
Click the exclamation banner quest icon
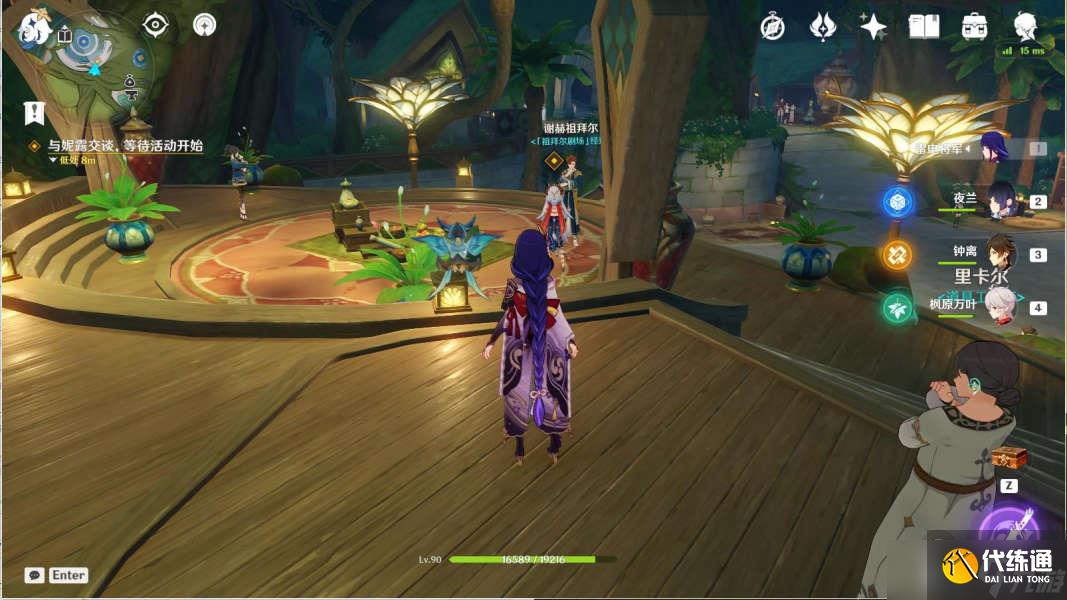click(35, 112)
